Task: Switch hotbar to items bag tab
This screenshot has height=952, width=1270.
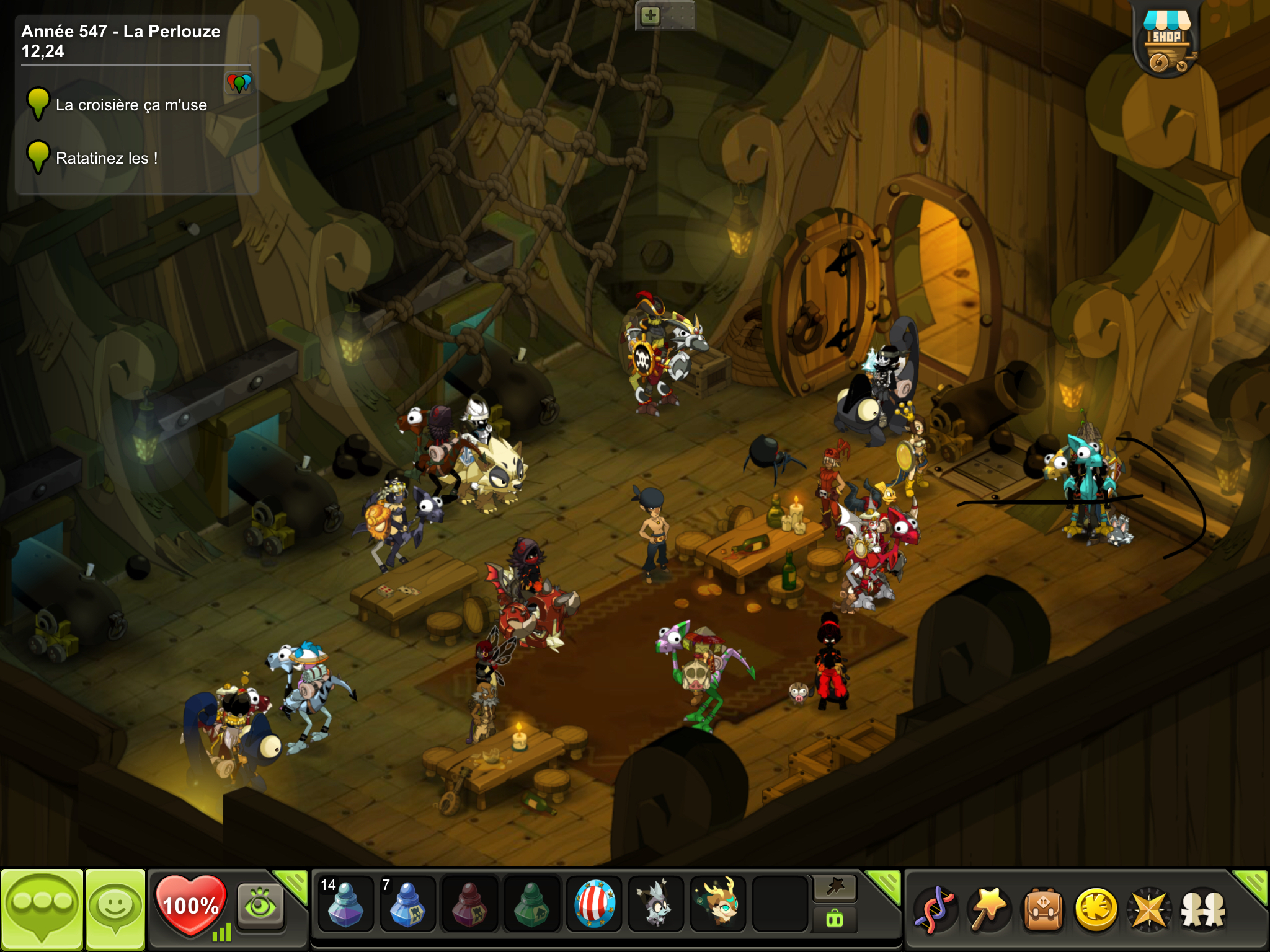Action: [x=835, y=919]
